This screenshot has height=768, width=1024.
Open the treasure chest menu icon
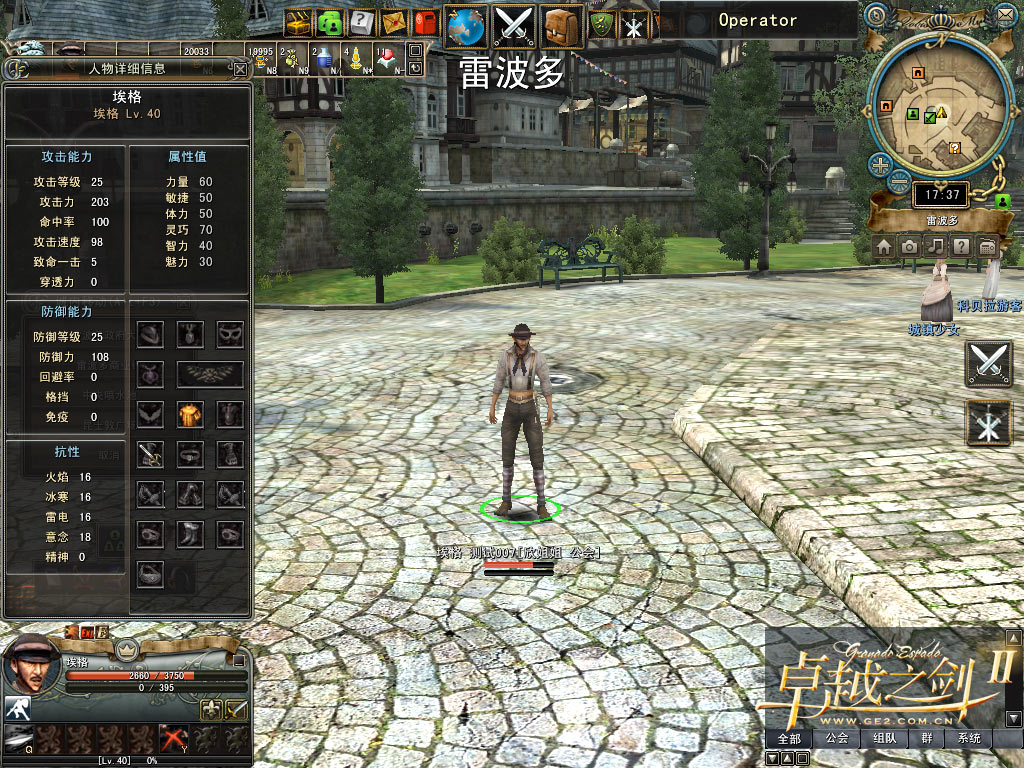(299, 23)
